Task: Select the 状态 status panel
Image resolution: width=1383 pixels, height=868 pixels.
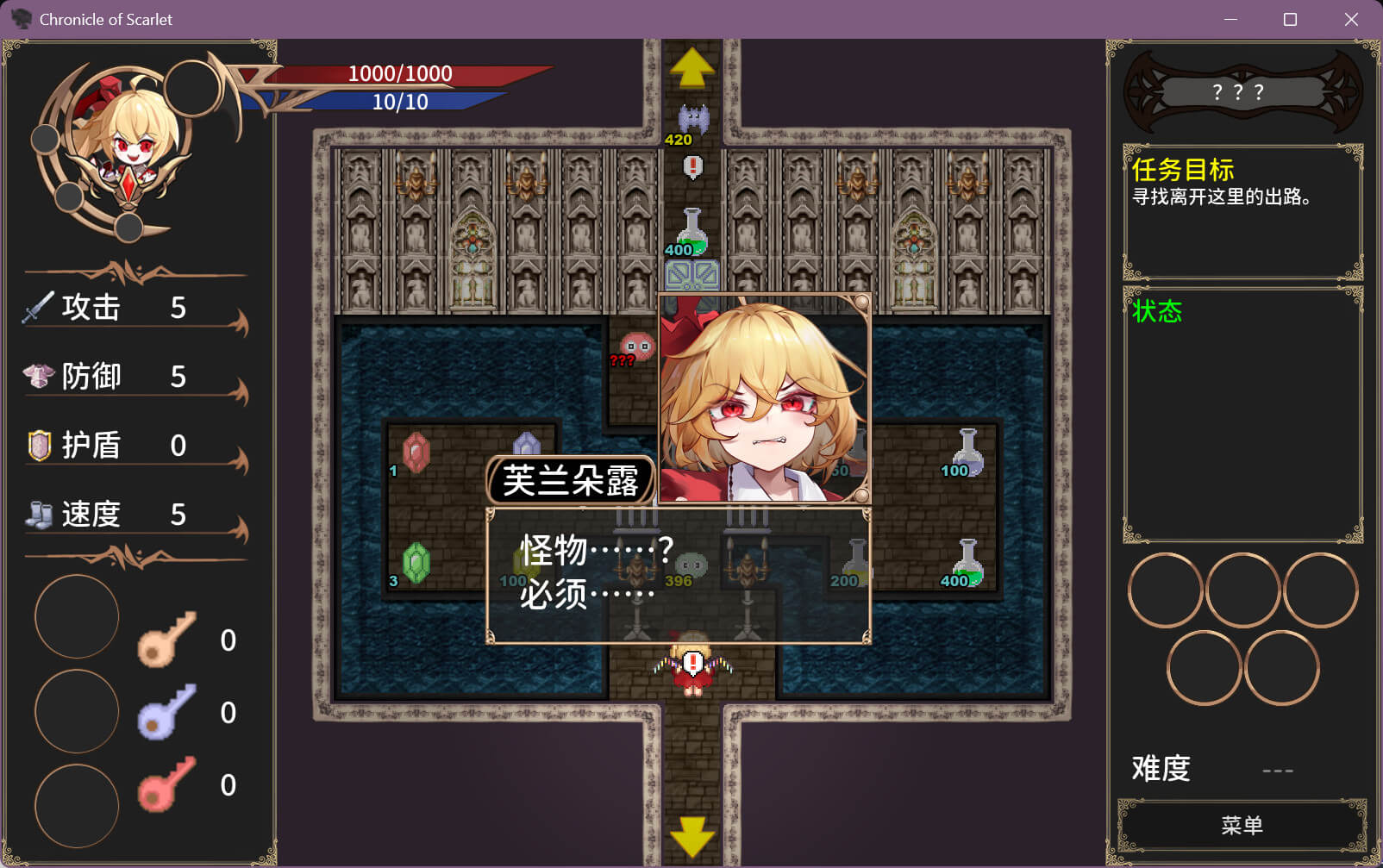Action: pyautogui.click(x=1242, y=414)
